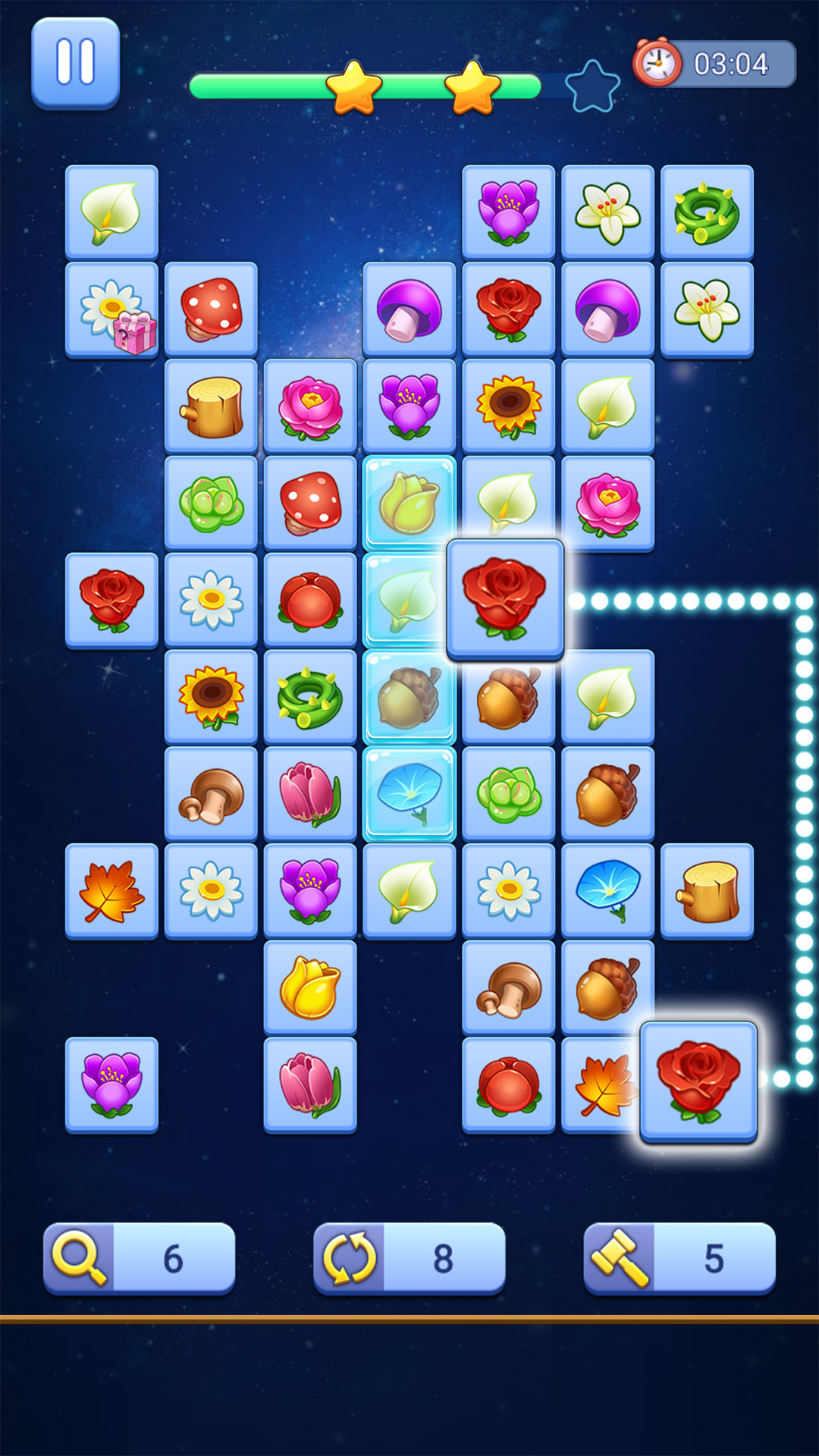
Task: Activate the shuffle arrows booster
Action: point(409,1258)
